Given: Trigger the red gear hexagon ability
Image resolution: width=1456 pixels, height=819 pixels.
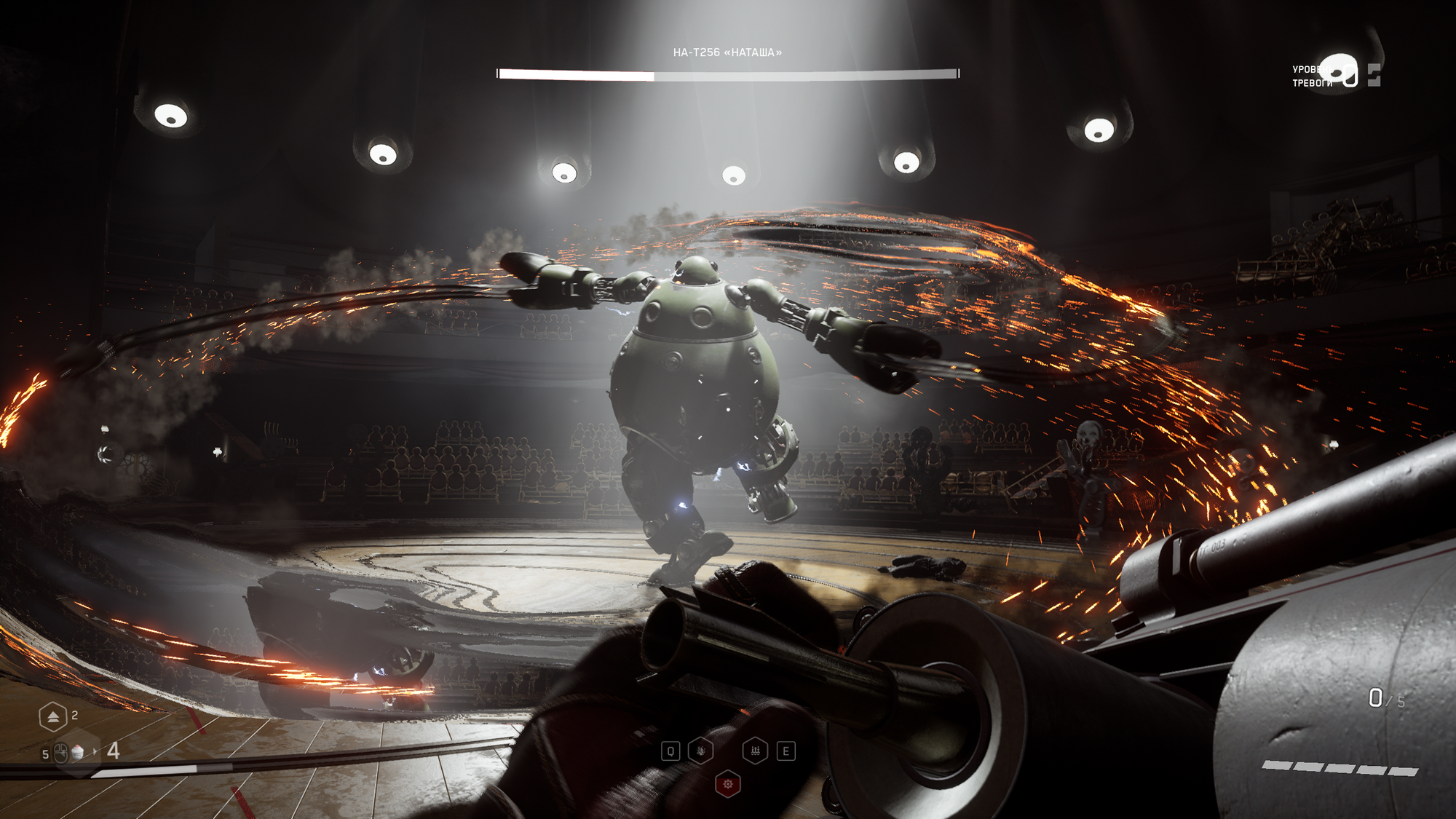Looking at the screenshot, I should click(727, 784).
